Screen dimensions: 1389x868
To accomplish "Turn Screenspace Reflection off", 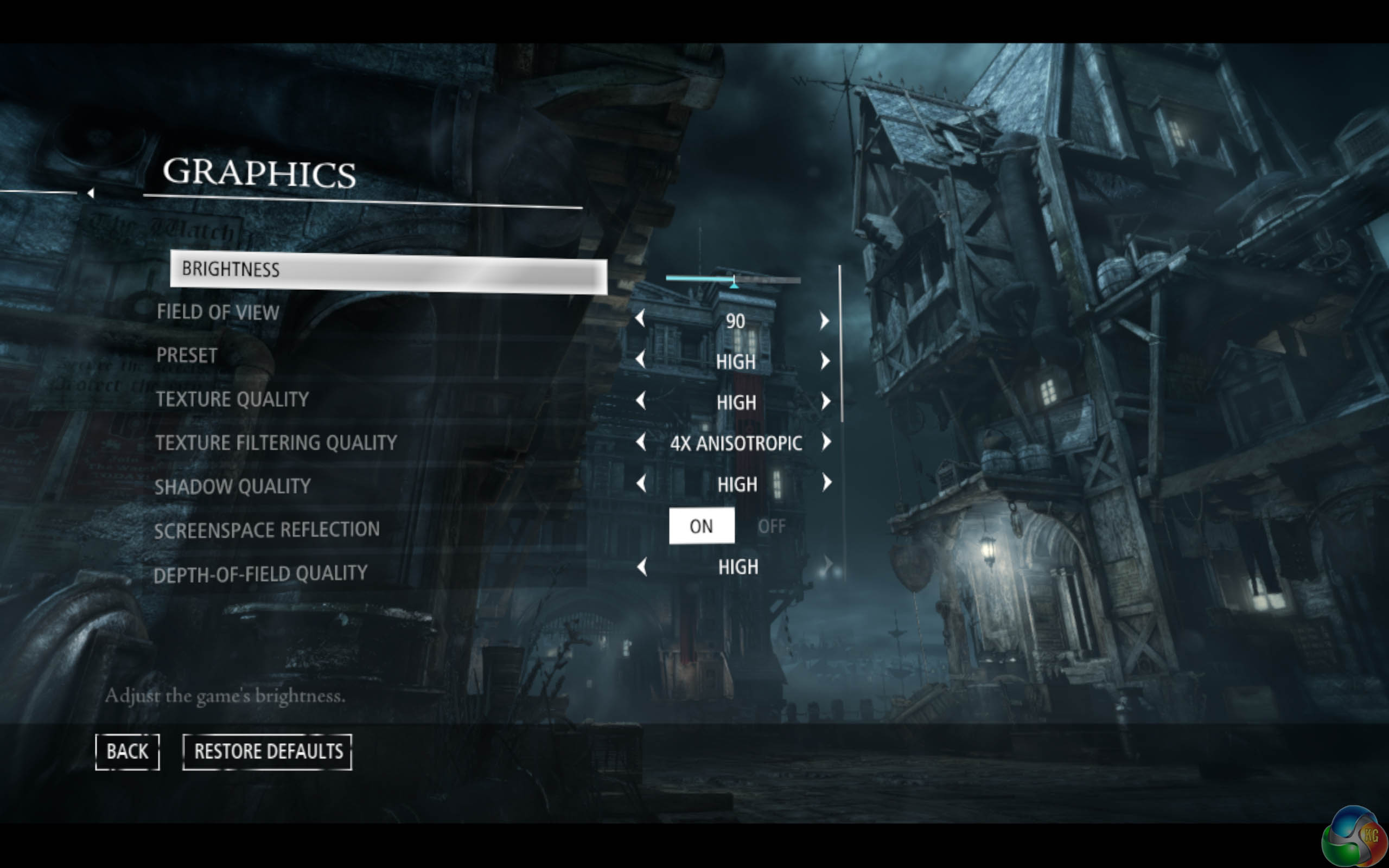I will click(x=771, y=526).
